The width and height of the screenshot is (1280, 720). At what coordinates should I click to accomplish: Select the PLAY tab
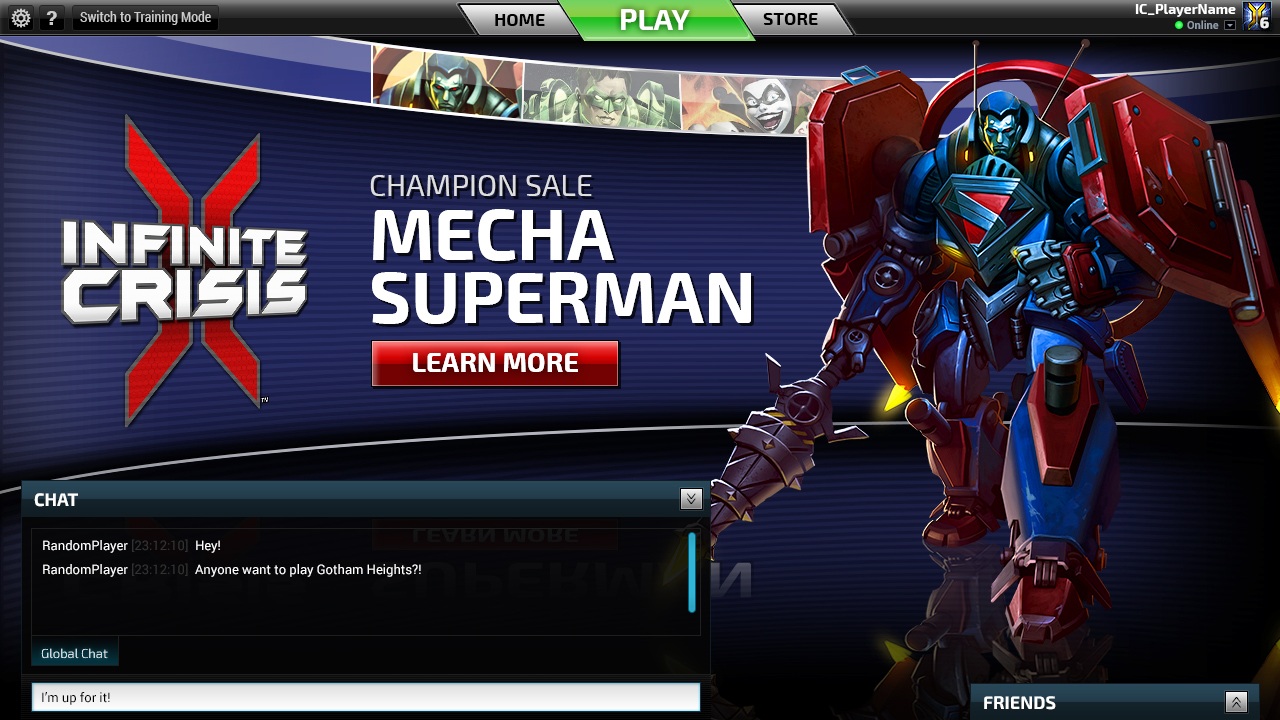pos(654,20)
